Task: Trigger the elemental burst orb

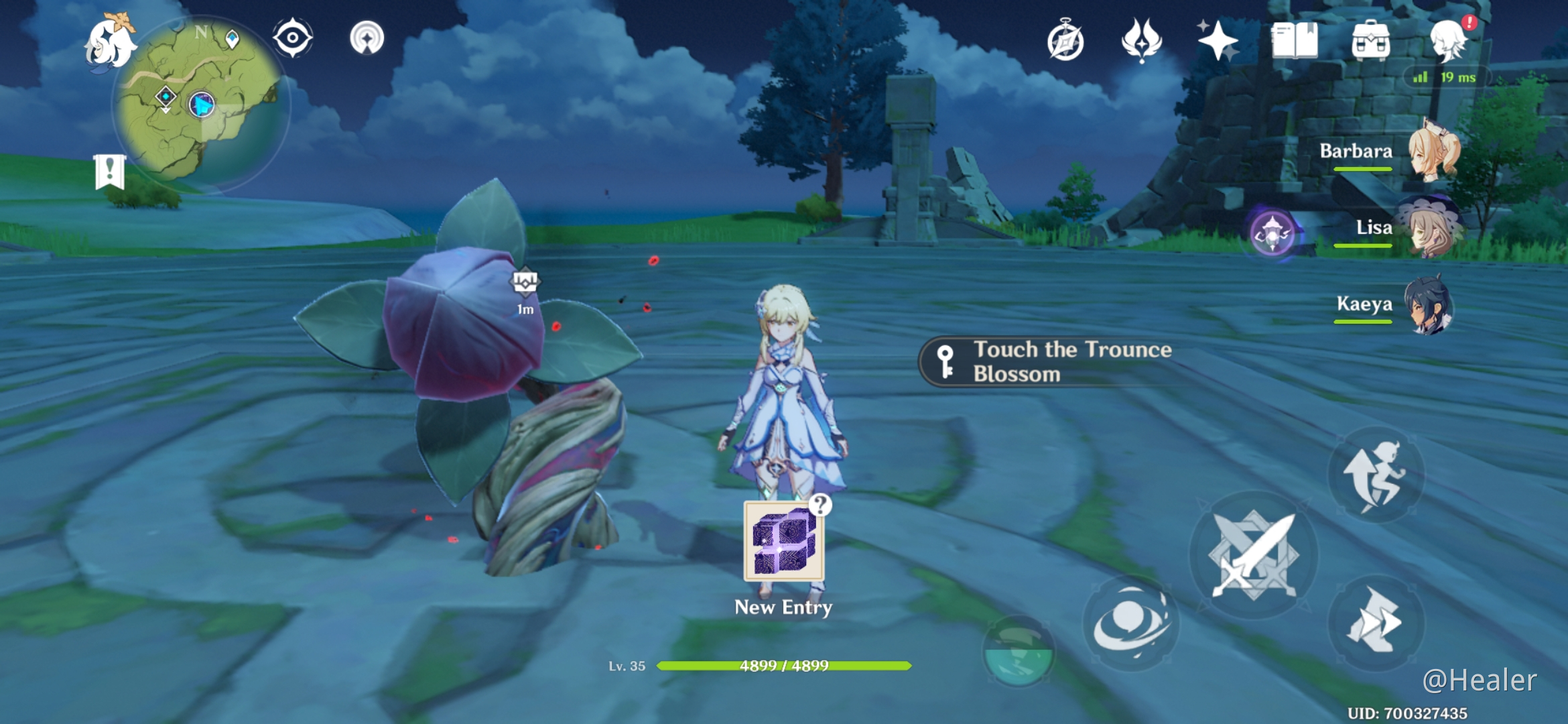Action: (1019, 652)
